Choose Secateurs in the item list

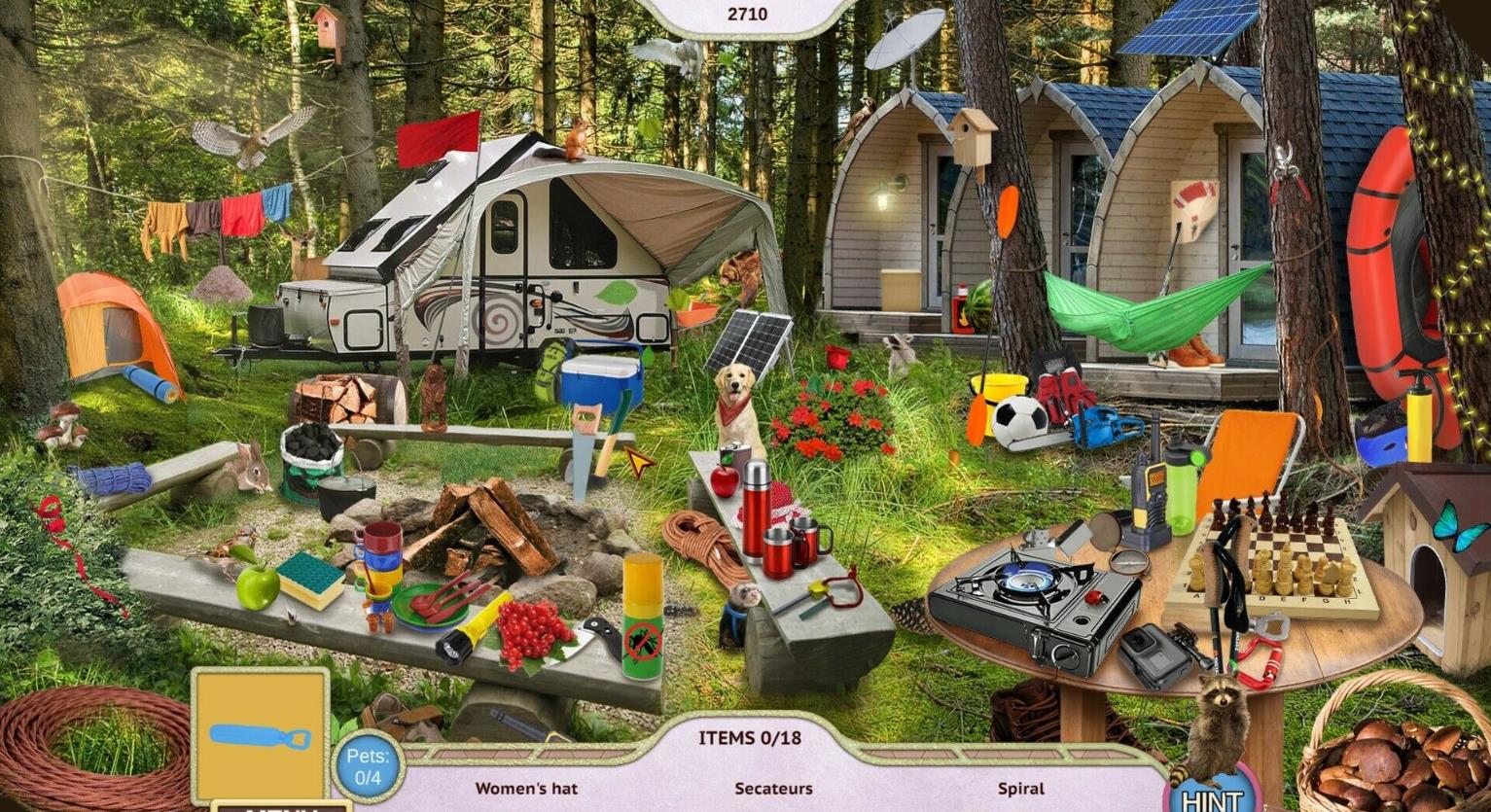[x=773, y=789]
